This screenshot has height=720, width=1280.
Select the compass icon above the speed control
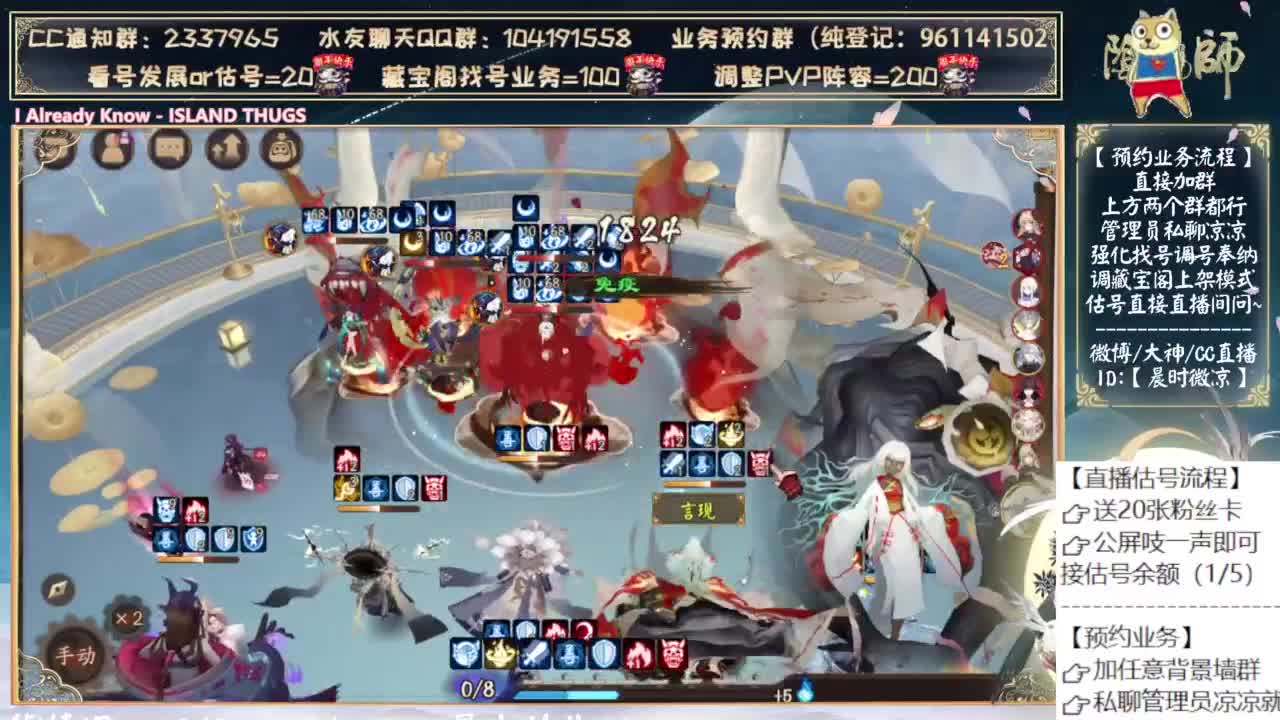tap(57, 589)
